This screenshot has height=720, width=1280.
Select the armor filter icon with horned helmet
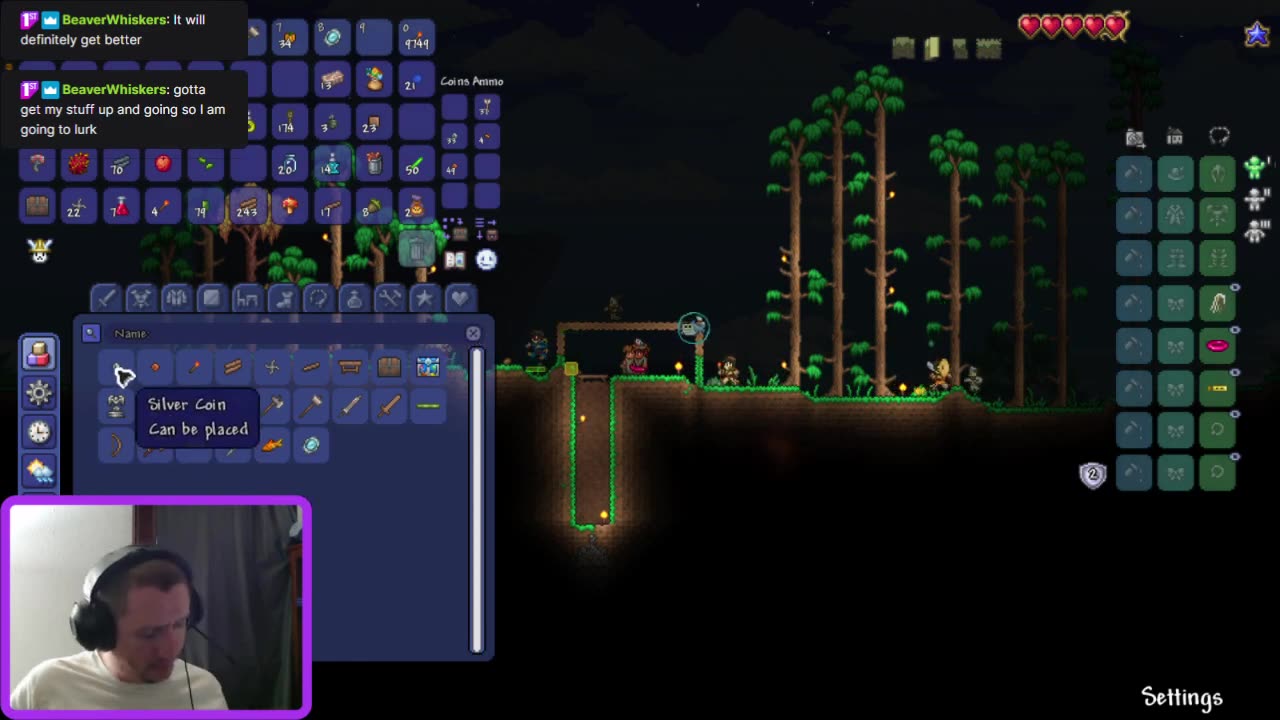pyautogui.click(x=141, y=298)
